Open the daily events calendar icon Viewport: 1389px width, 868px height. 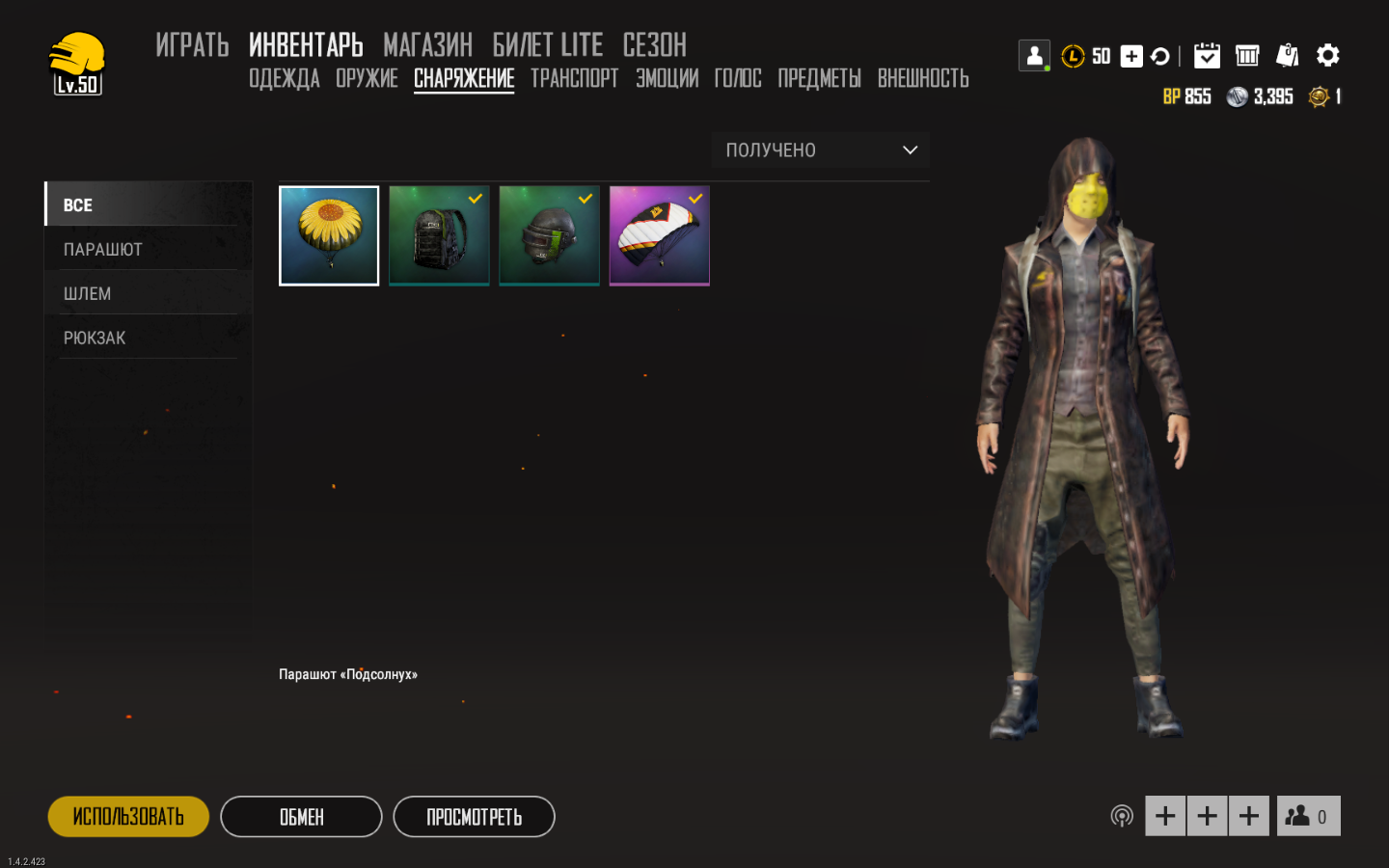pyautogui.click(x=1208, y=55)
